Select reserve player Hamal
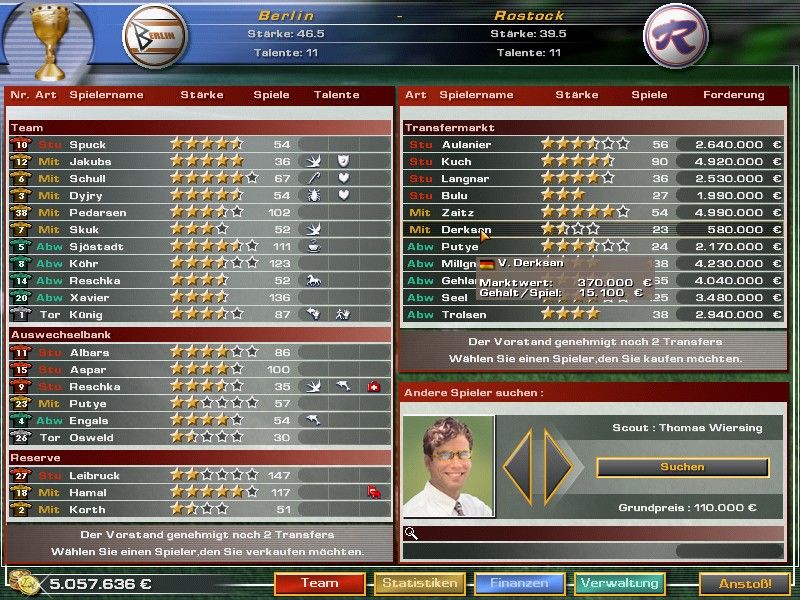This screenshot has width=800, height=600. tap(89, 492)
